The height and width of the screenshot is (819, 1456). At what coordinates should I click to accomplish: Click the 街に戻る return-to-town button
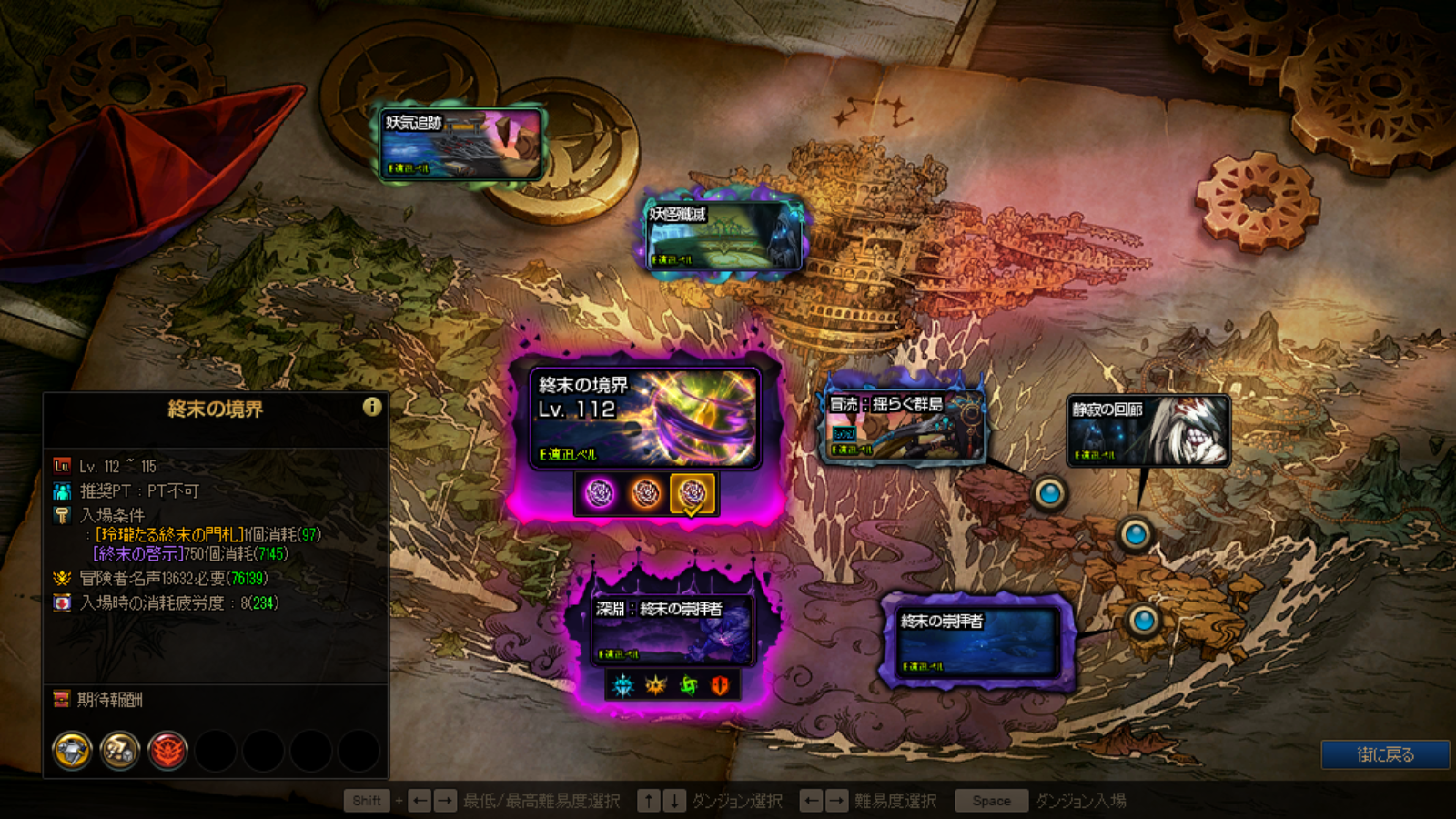click(1385, 754)
